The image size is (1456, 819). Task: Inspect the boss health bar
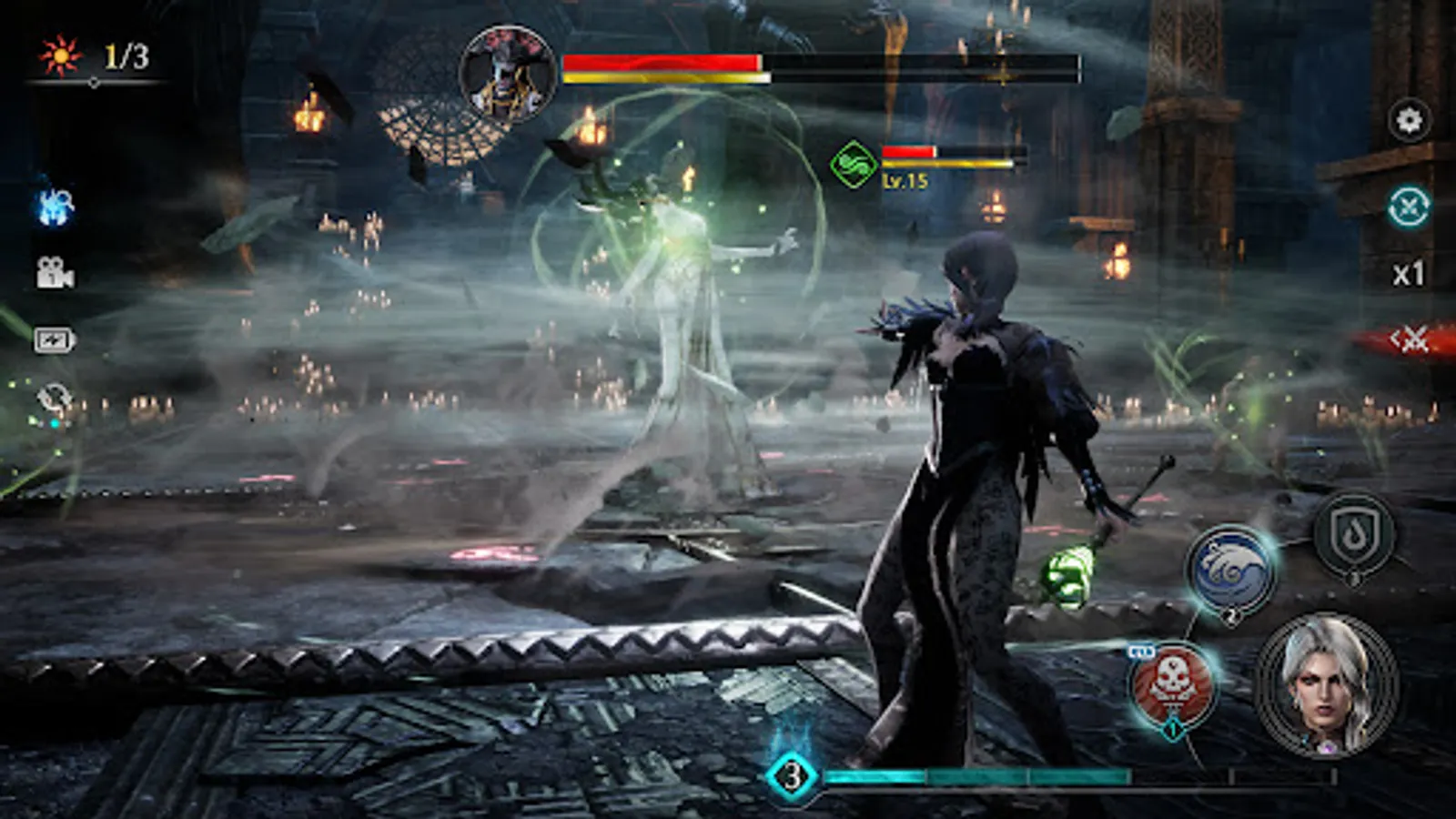coord(819,64)
